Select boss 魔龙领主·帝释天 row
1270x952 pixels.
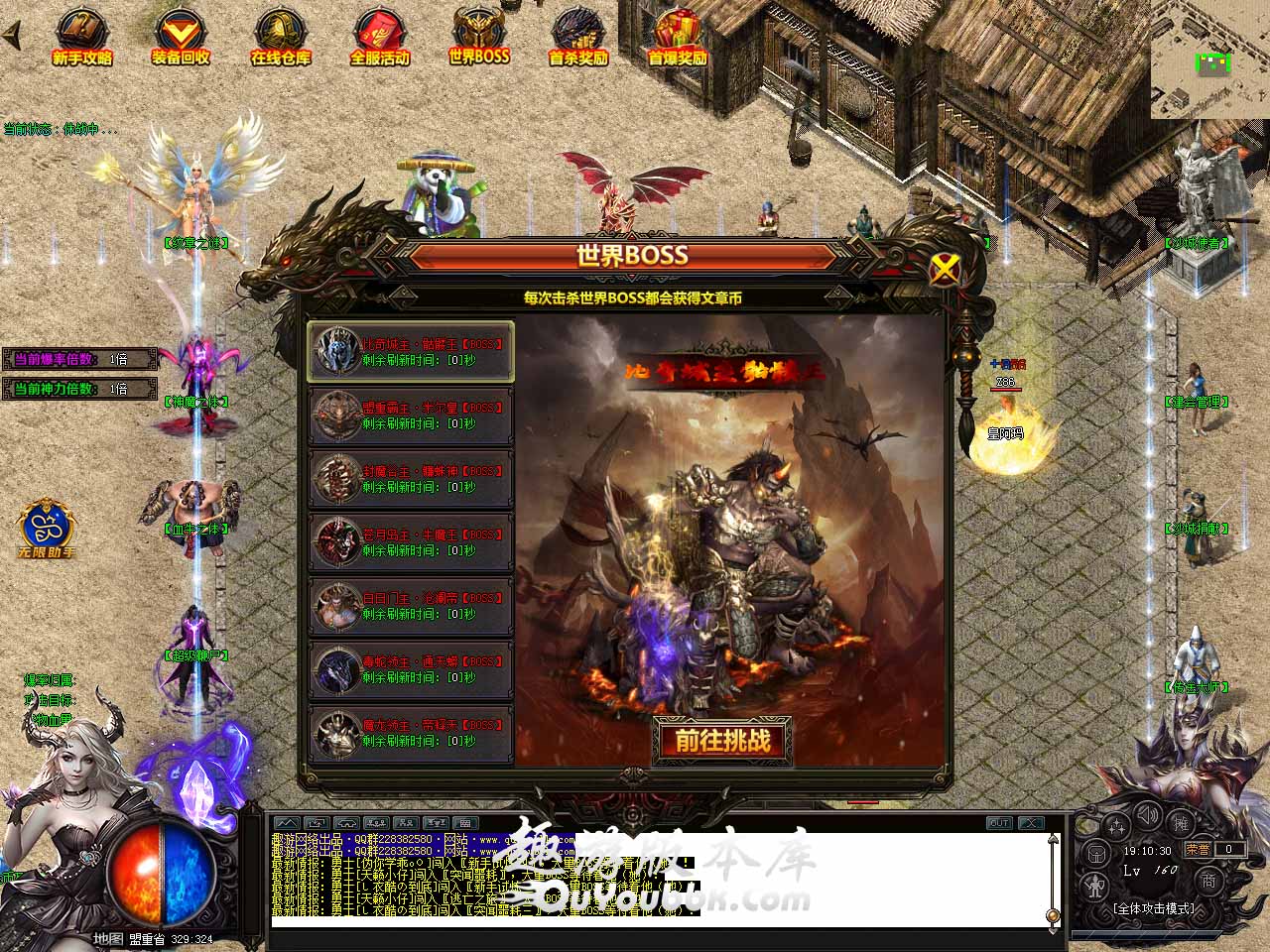tap(411, 733)
